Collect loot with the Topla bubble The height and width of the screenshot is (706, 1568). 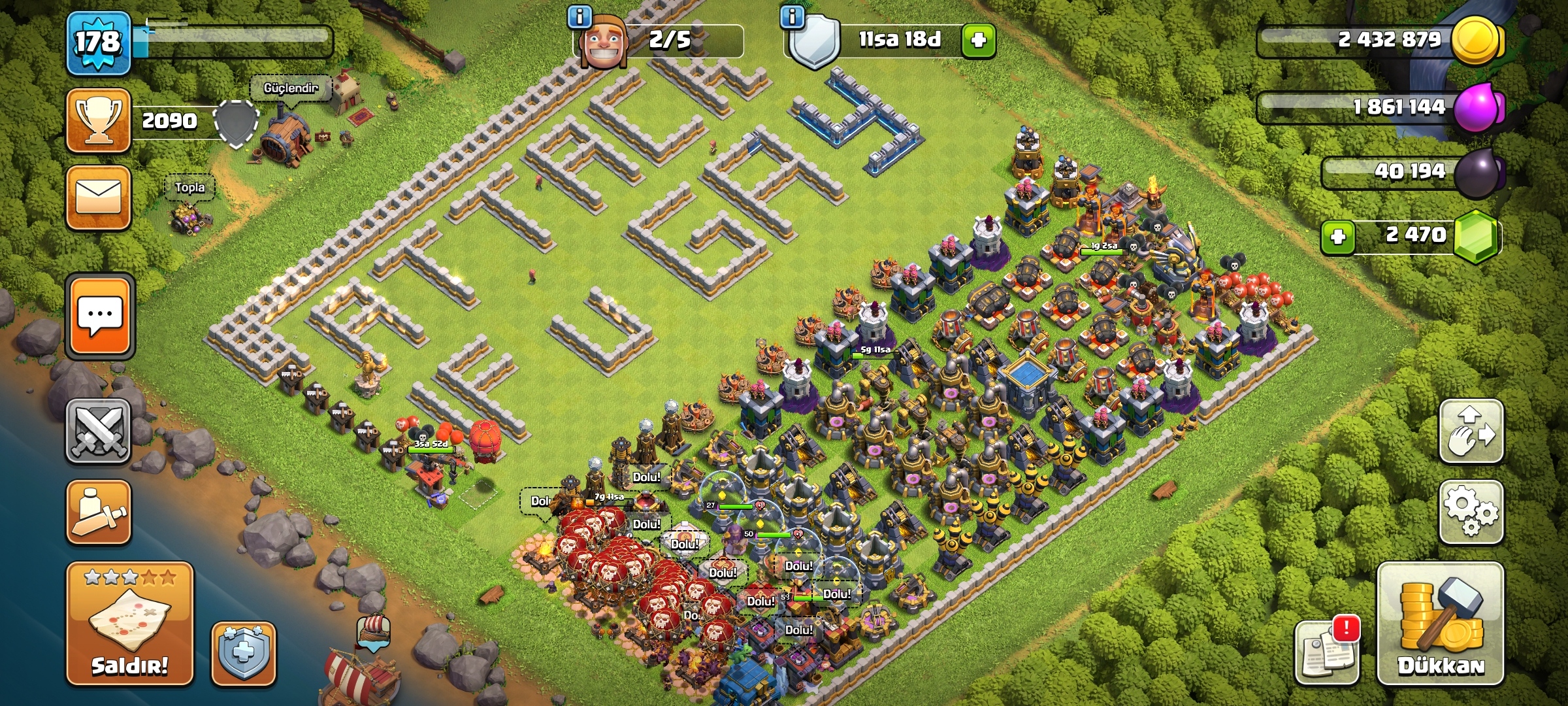click(x=189, y=188)
